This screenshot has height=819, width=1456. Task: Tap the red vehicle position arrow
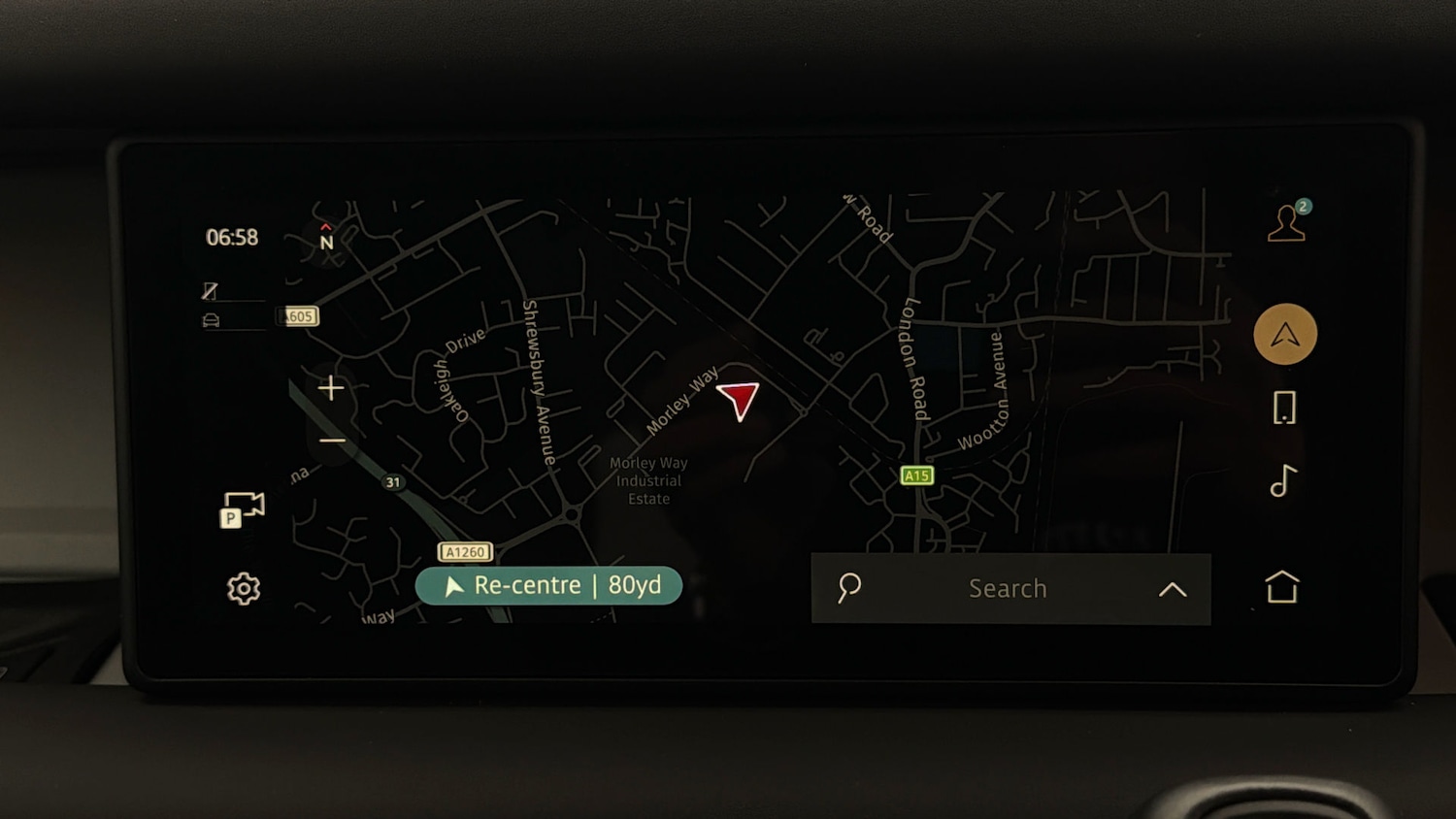tap(739, 399)
